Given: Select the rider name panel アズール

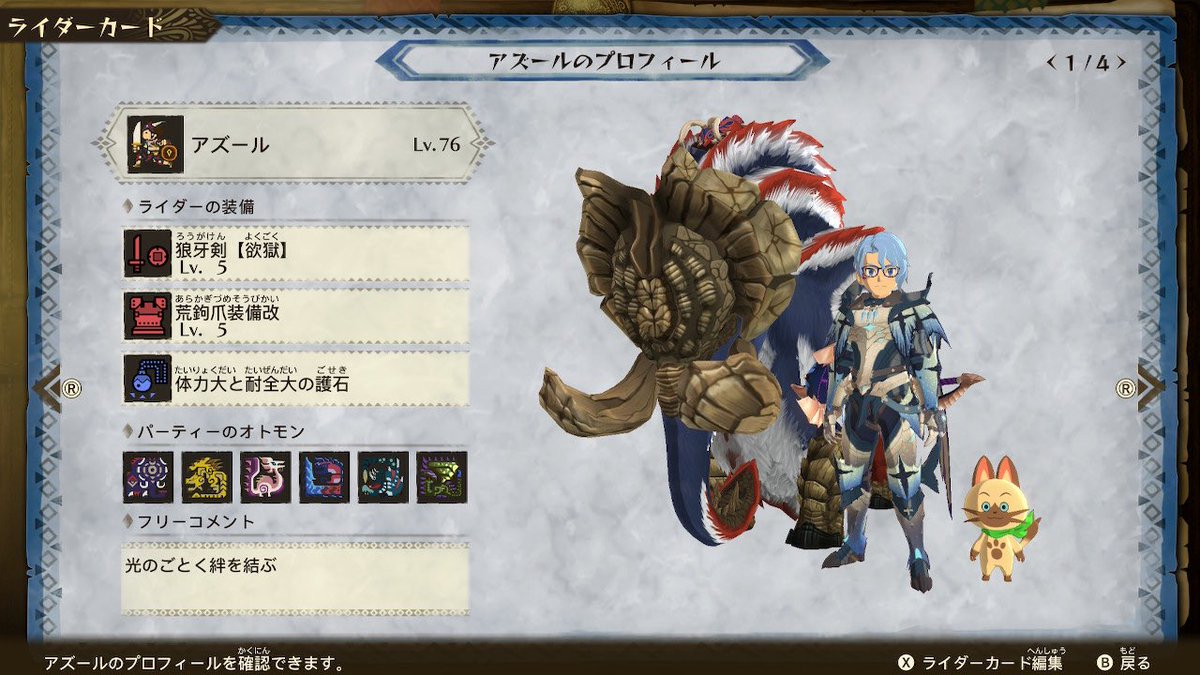Looking at the screenshot, I should pos(293,144).
